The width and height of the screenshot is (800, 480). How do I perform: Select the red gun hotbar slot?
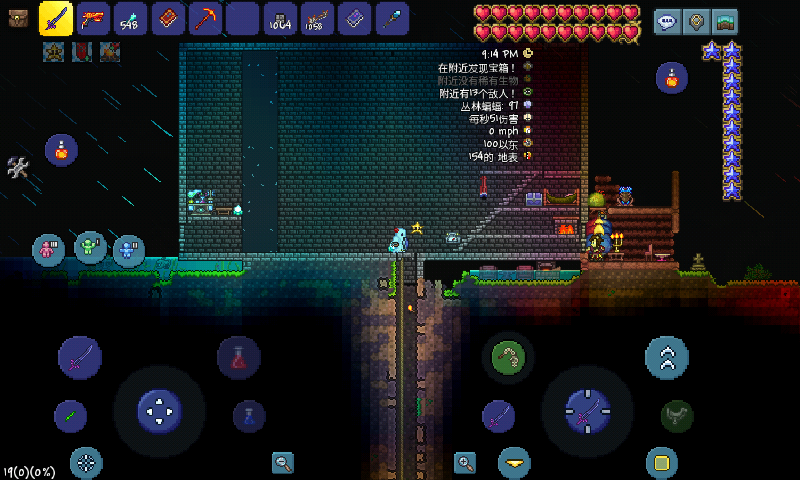click(94, 19)
